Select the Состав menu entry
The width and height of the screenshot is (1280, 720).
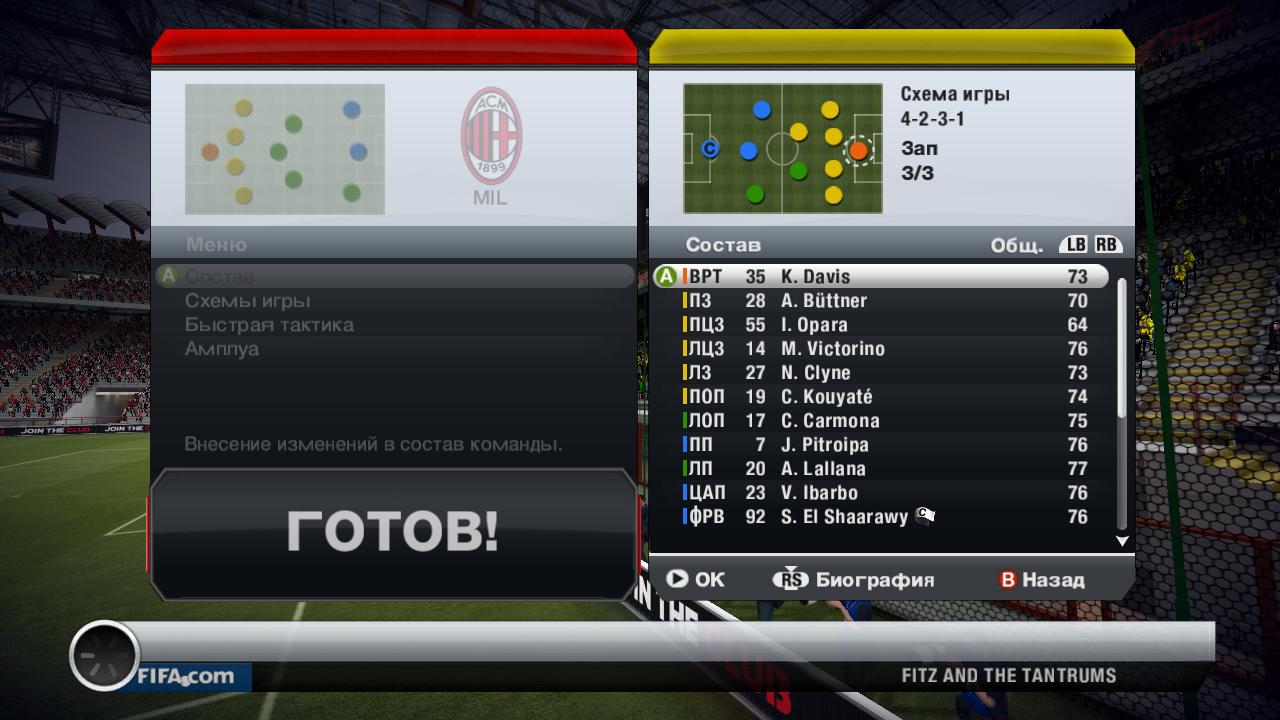[x=220, y=276]
